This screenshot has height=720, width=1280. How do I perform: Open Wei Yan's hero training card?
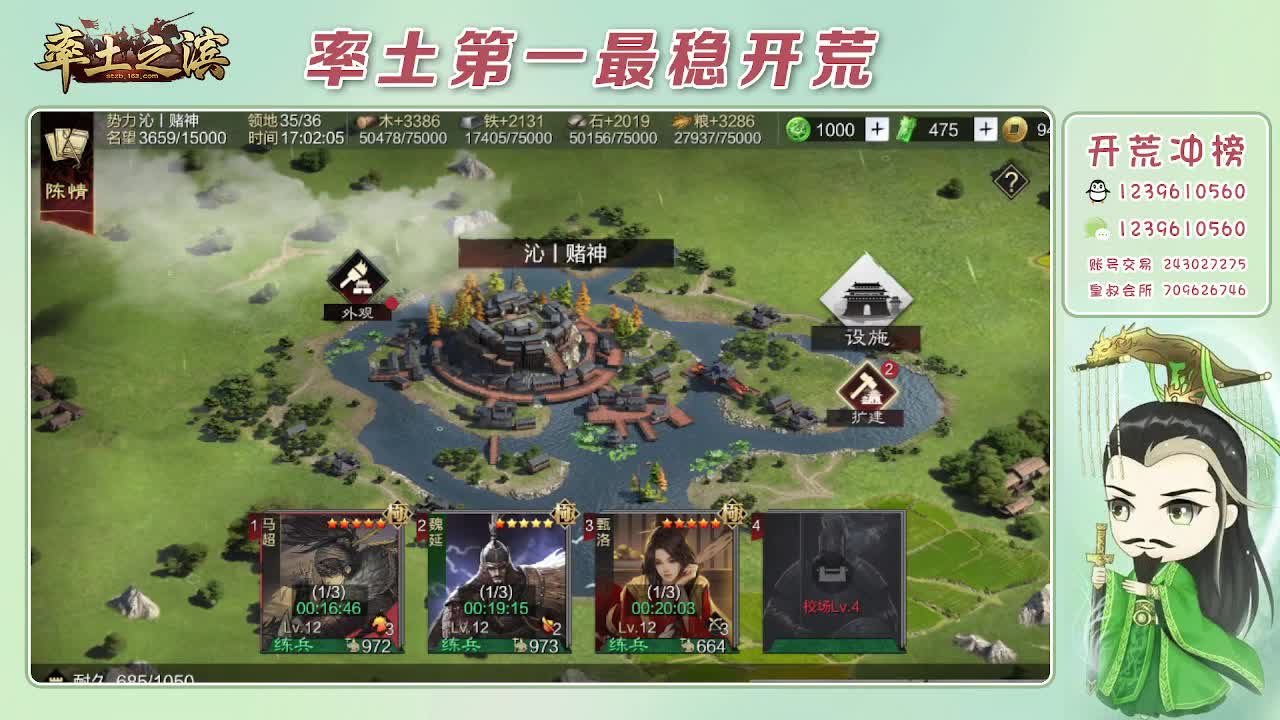tap(495, 580)
